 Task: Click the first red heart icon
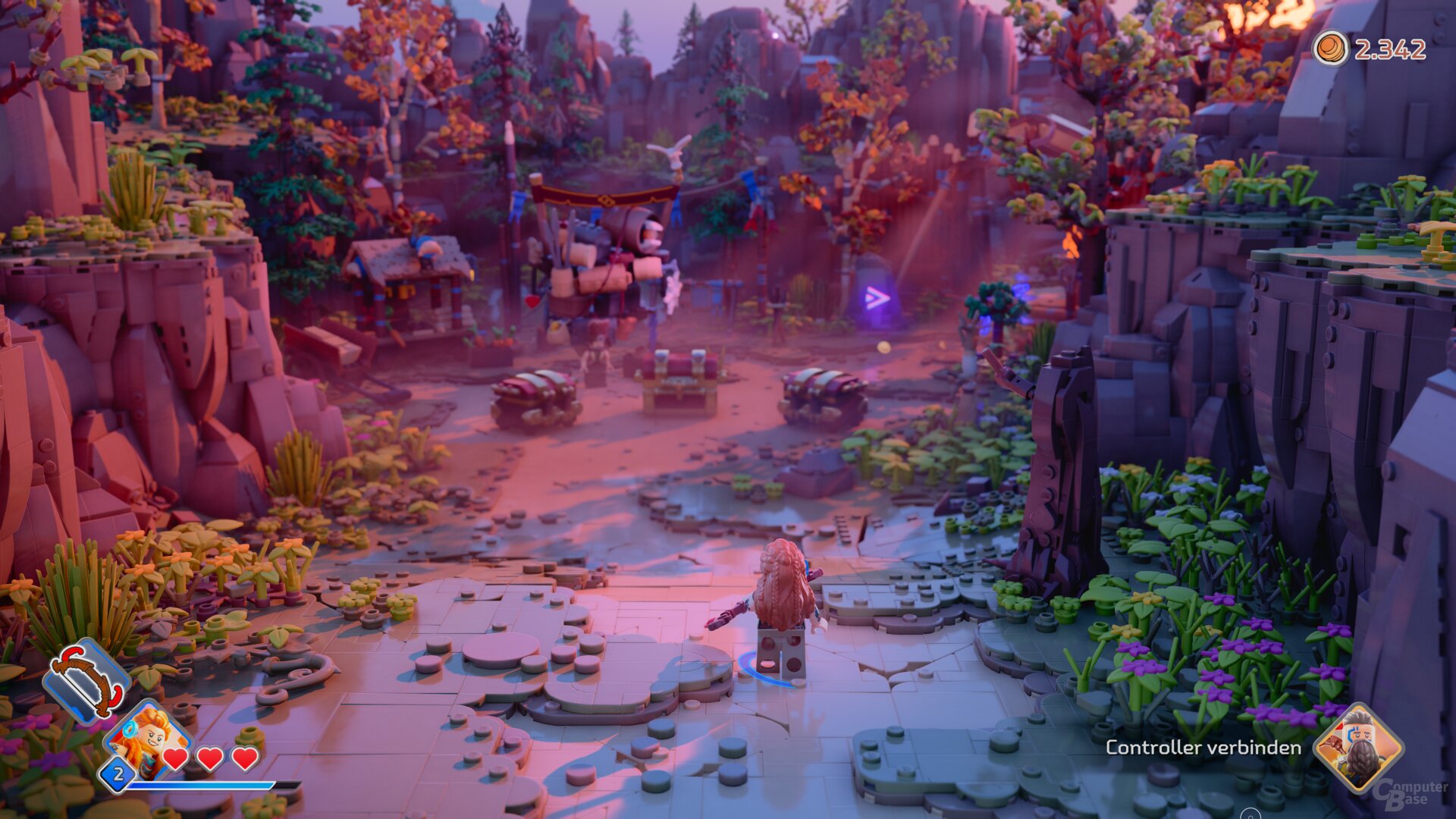point(176,757)
